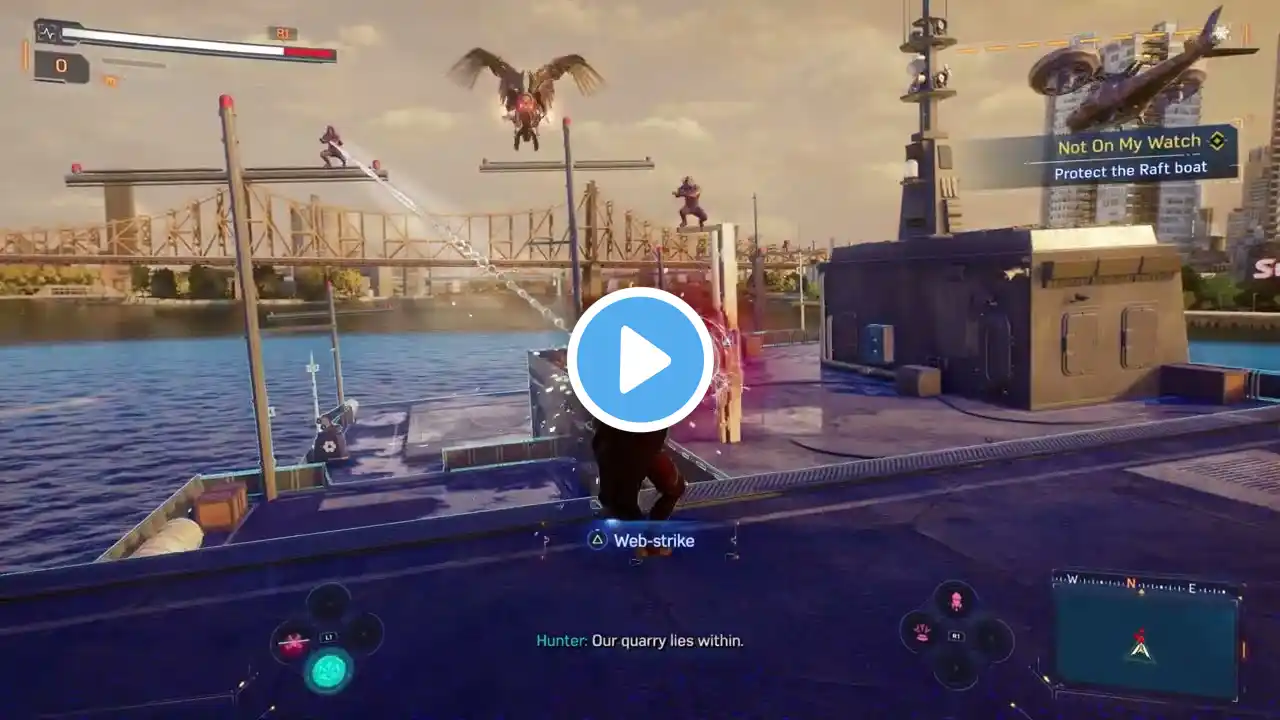
Task: Activate the glowing teal ability icon
Action: coord(328,669)
